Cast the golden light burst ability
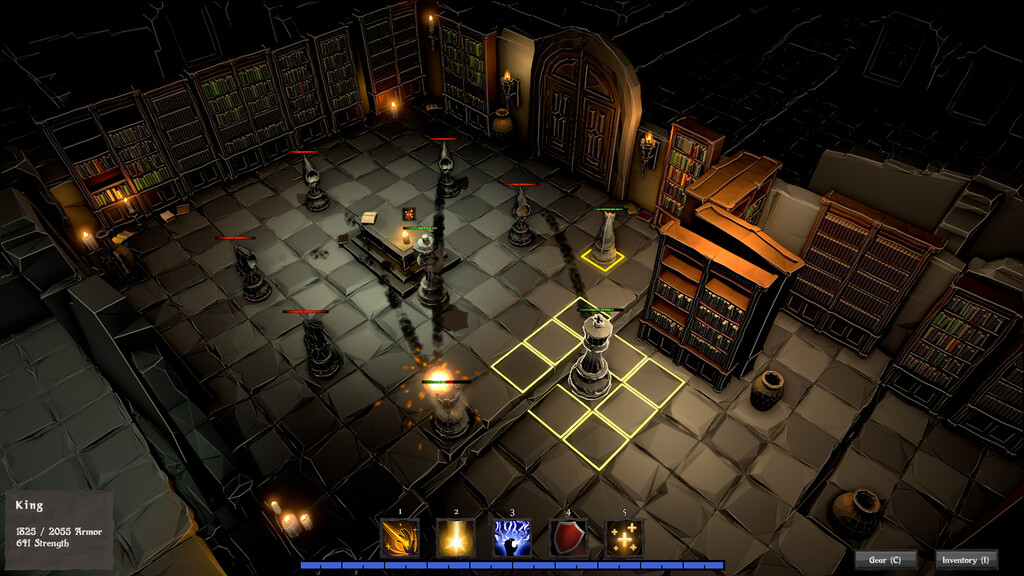 pyautogui.click(x=455, y=538)
